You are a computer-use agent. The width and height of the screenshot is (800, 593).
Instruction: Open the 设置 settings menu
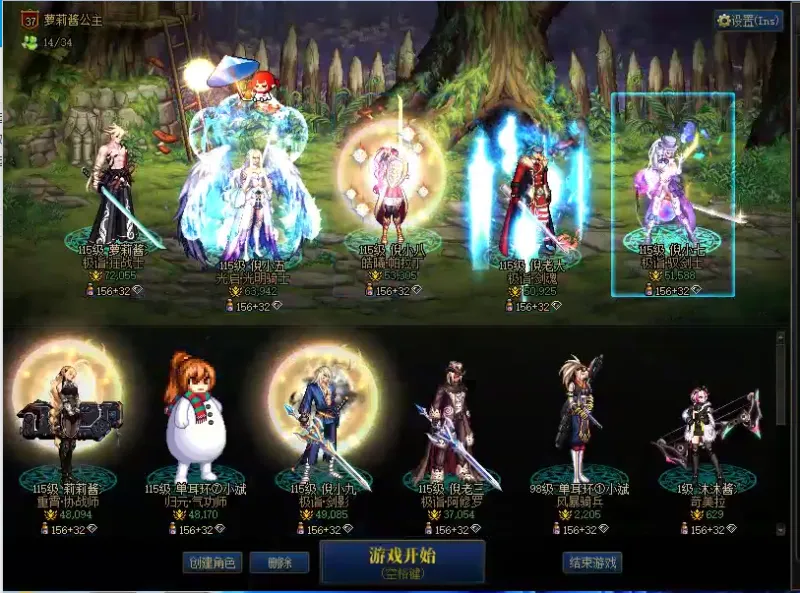coord(749,20)
